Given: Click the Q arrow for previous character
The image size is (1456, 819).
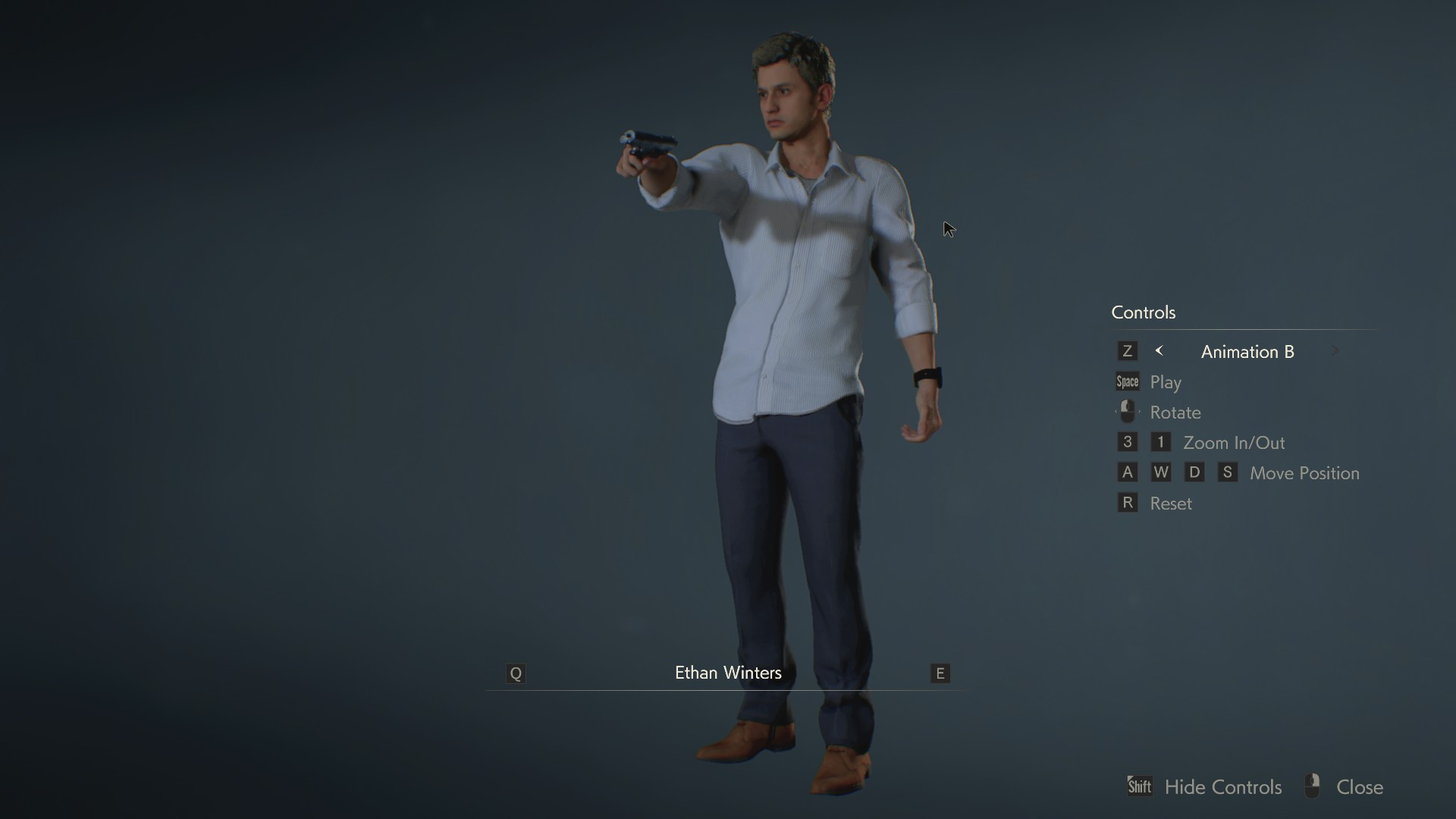Looking at the screenshot, I should [516, 673].
